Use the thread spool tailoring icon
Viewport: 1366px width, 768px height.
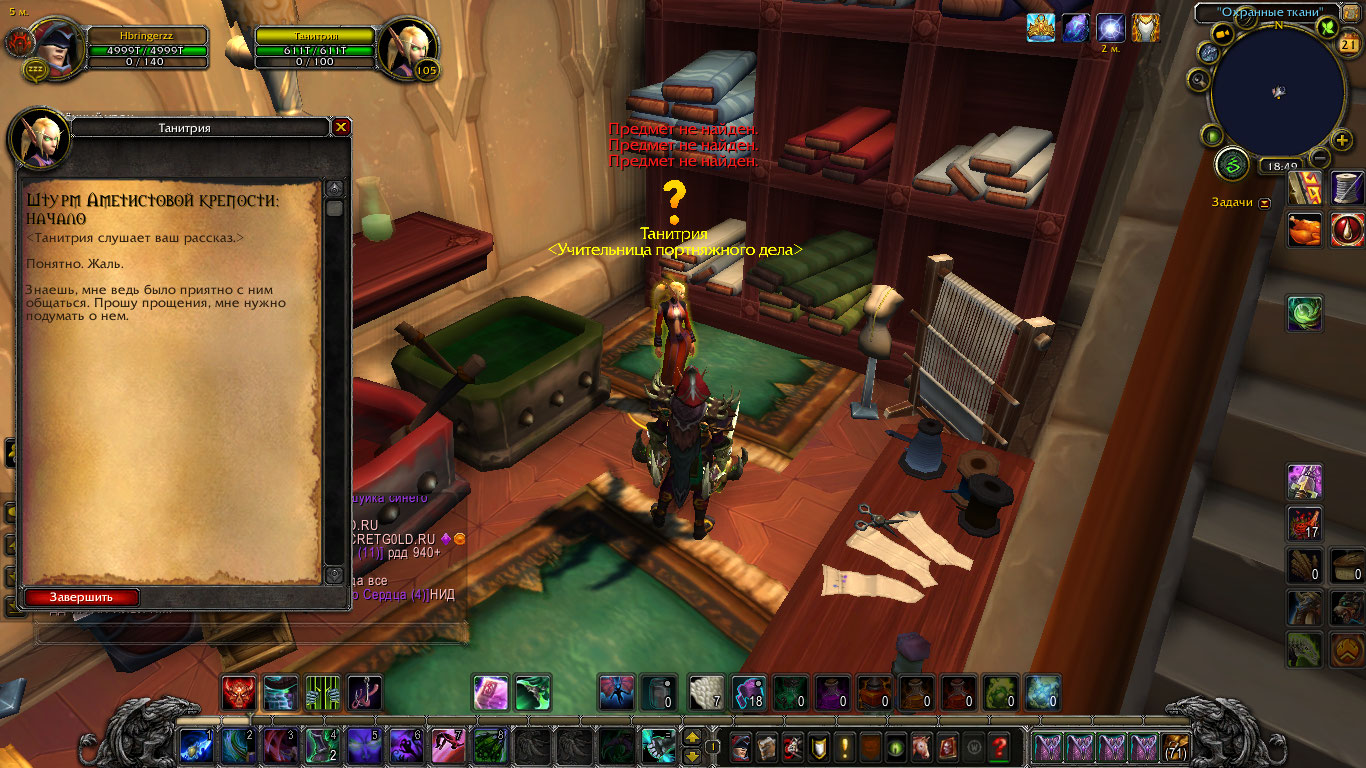[x=1347, y=188]
